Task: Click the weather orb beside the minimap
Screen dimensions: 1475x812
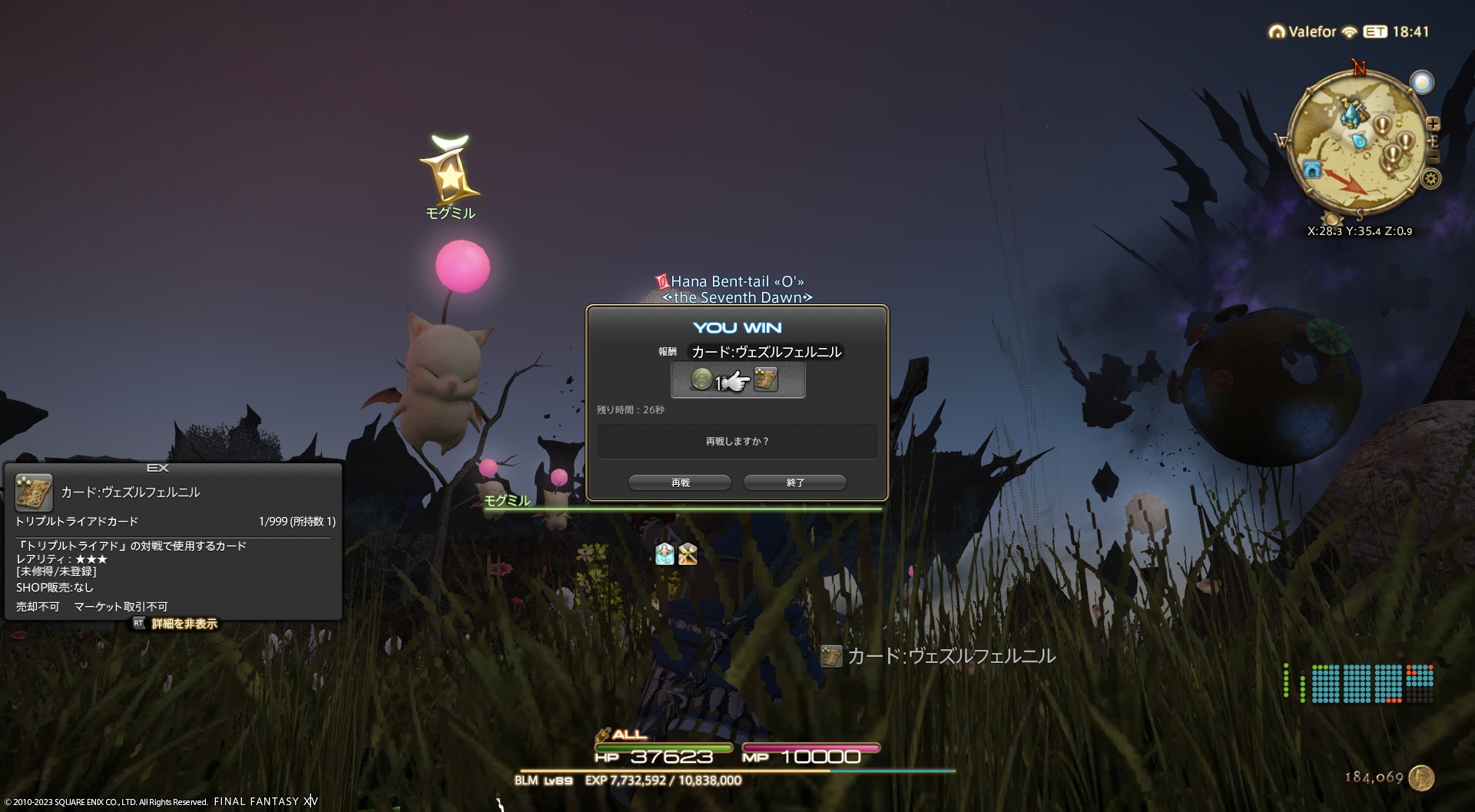Action: (x=1422, y=82)
